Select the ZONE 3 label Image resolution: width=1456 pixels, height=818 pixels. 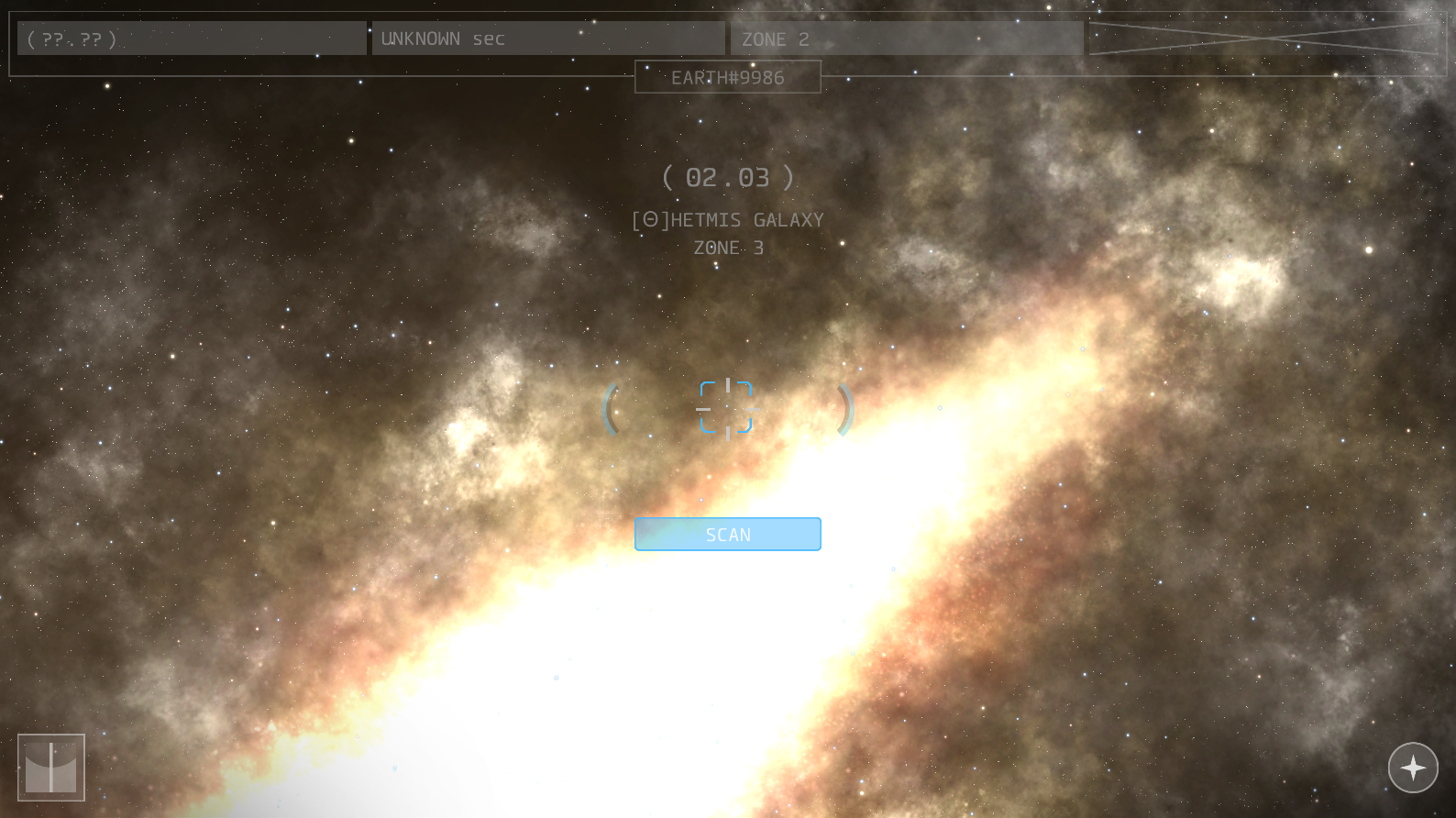[727, 246]
